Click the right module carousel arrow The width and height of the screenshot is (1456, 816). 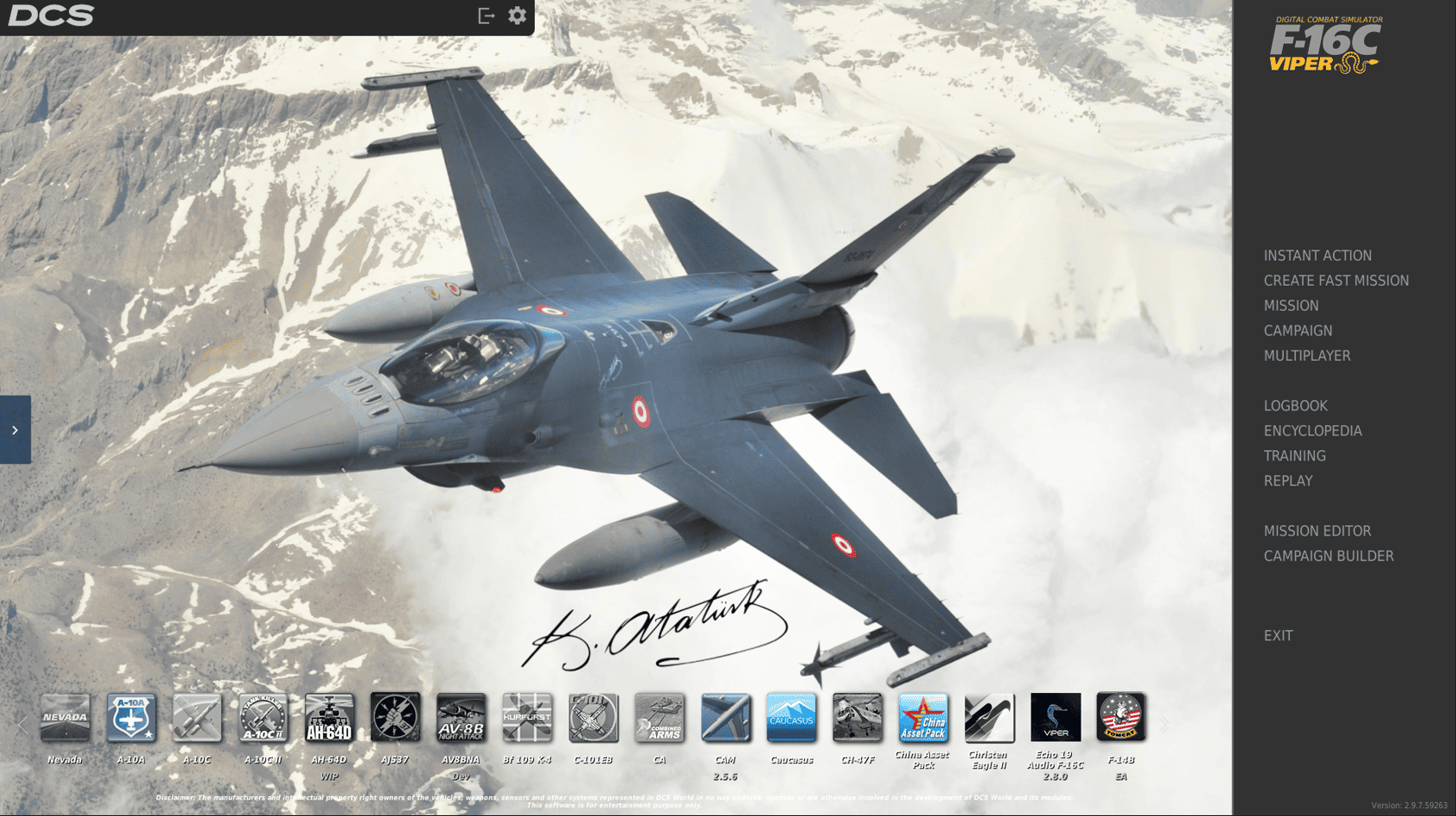click(1164, 723)
